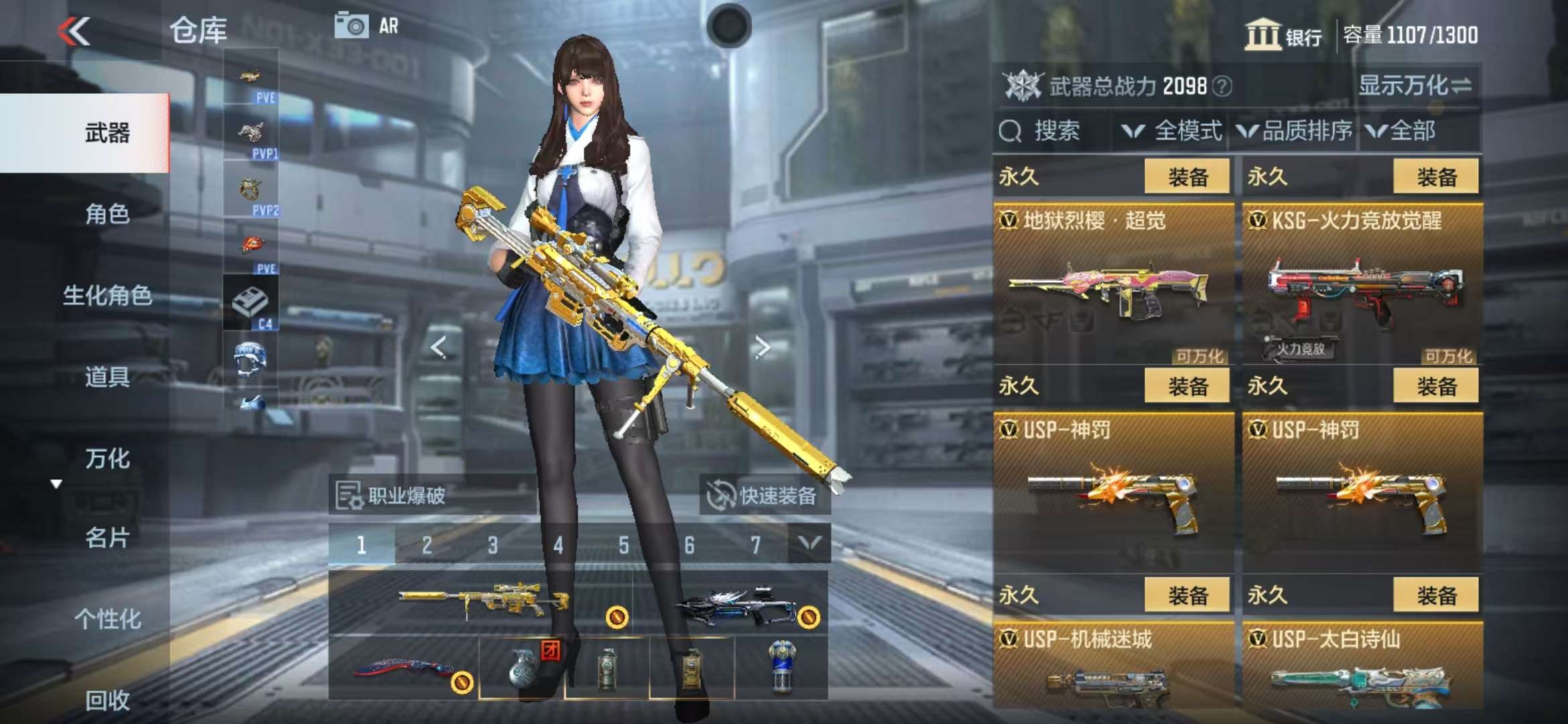
Task: Open the AR camera mode
Action: 367,26
